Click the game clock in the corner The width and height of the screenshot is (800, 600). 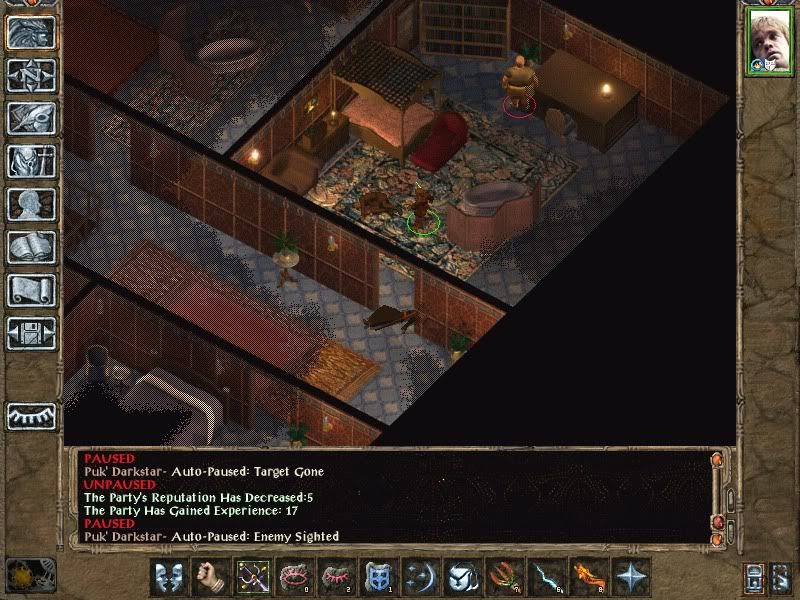pos(28,576)
